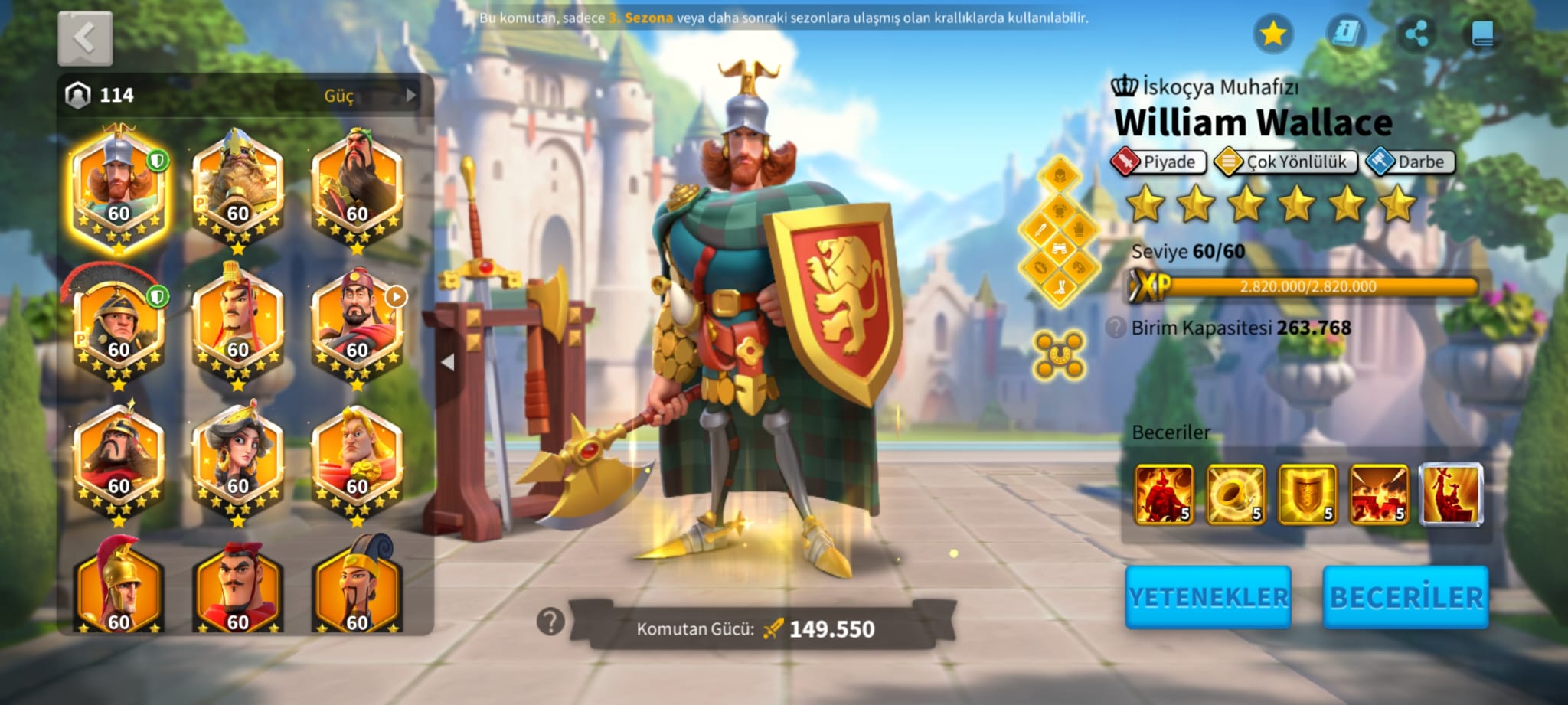Select the expertise skill without a level
The image size is (1568, 705).
pos(1451,494)
